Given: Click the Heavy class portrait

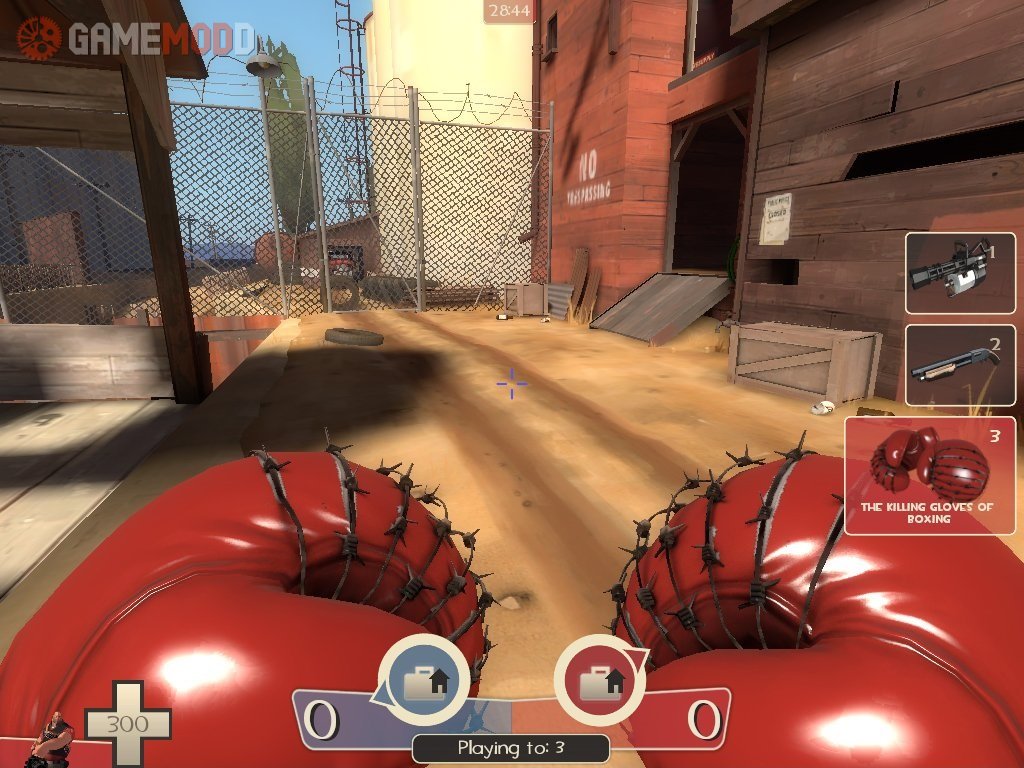Looking at the screenshot, I should pos(54,738).
